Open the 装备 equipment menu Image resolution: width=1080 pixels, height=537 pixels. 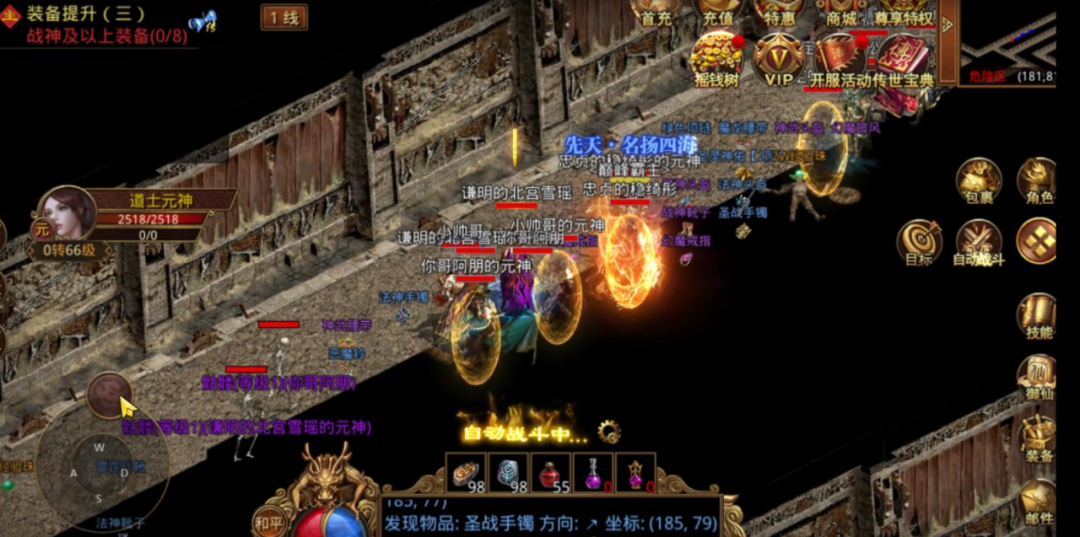click(1038, 438)
